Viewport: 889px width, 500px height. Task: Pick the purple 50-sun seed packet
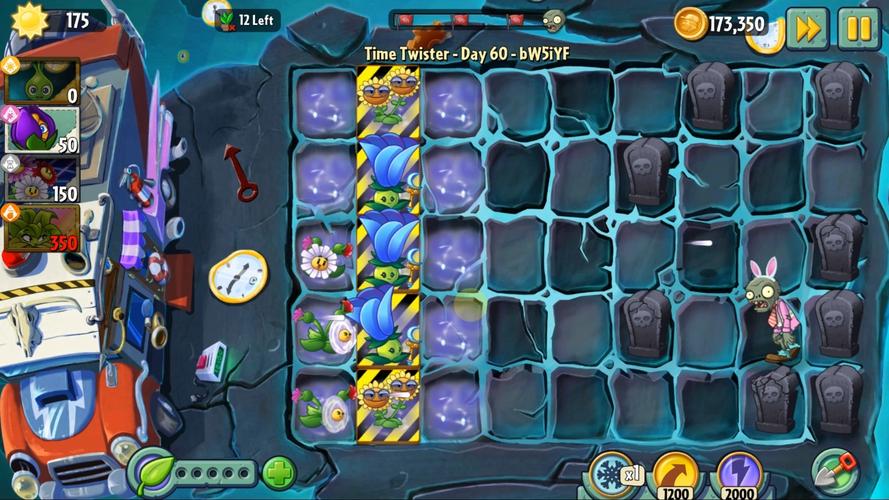[43, 130]
